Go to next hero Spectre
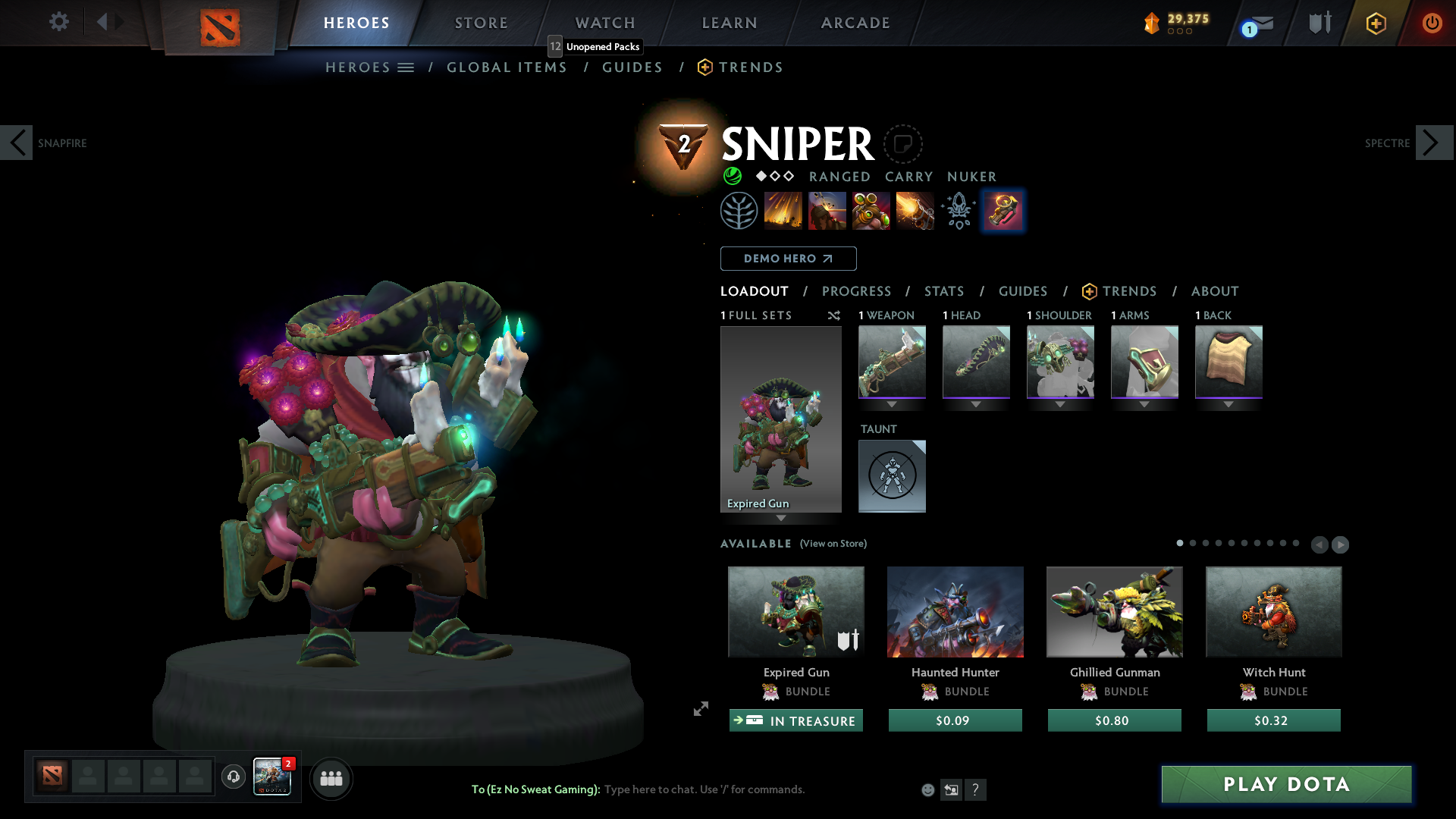Image resolution: width=1456 pixels, height=819 pixels. (1433, 143)
